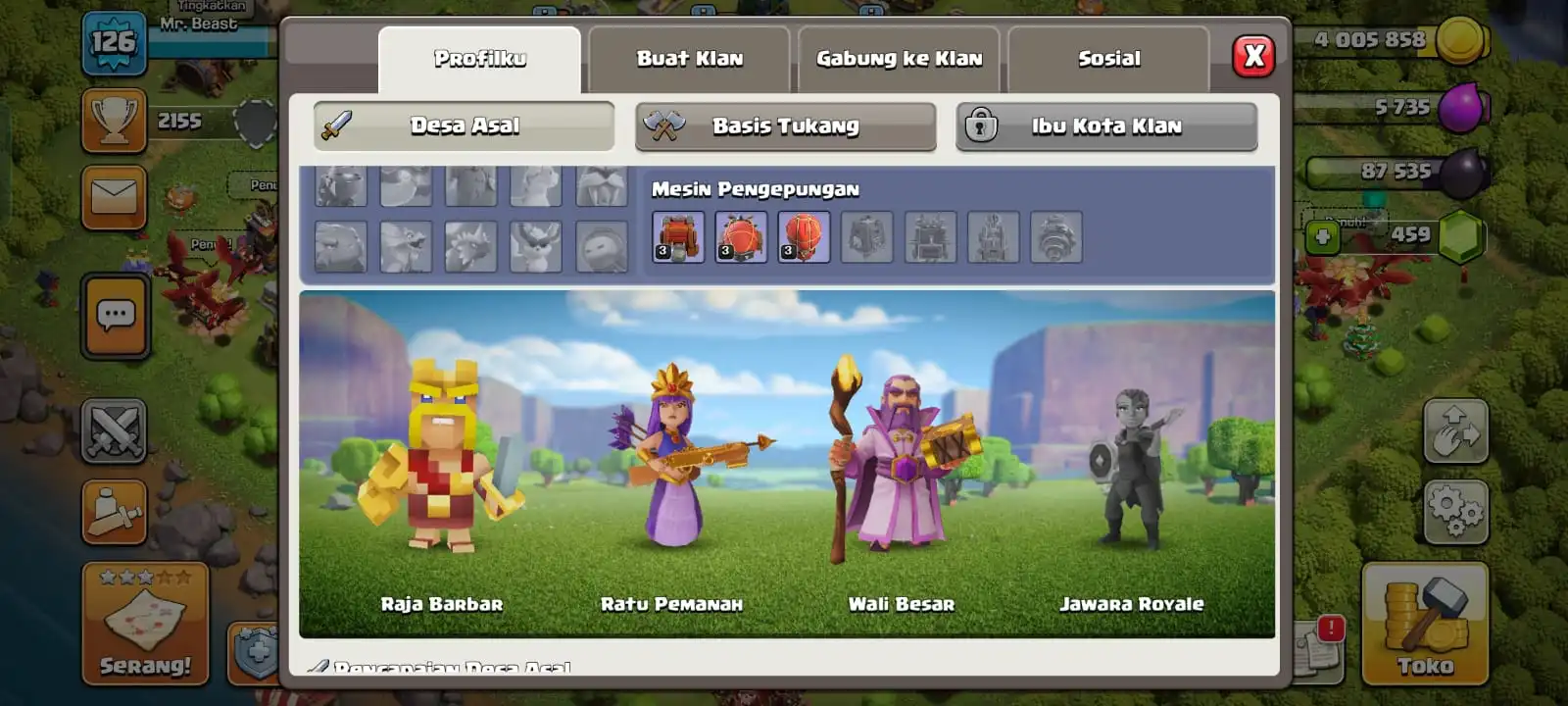Switch to the Sosial tab
The width and height of the screenshot is (1568, 706).
point(1107,58)
